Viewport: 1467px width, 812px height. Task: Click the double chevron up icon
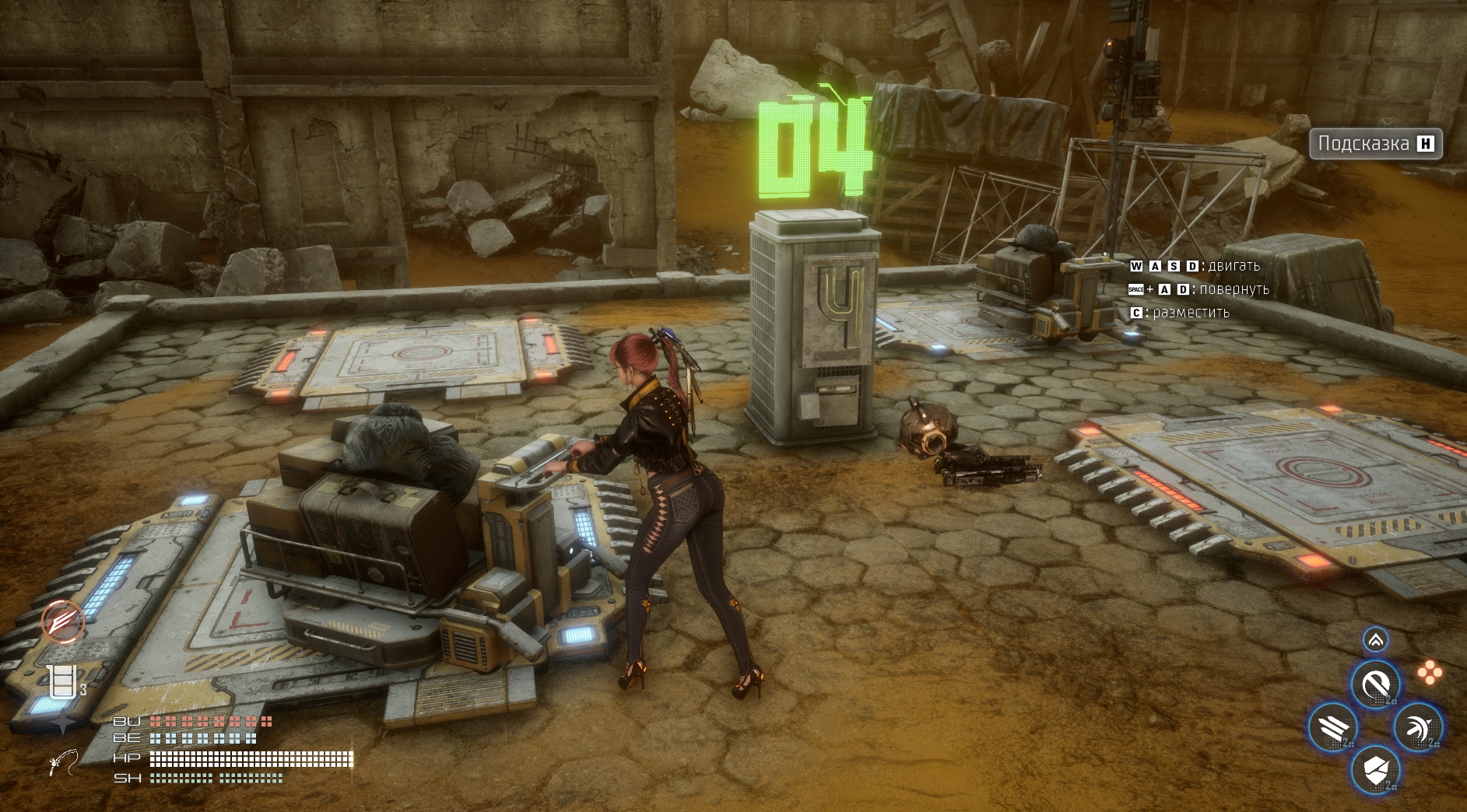pos(1375,640)
